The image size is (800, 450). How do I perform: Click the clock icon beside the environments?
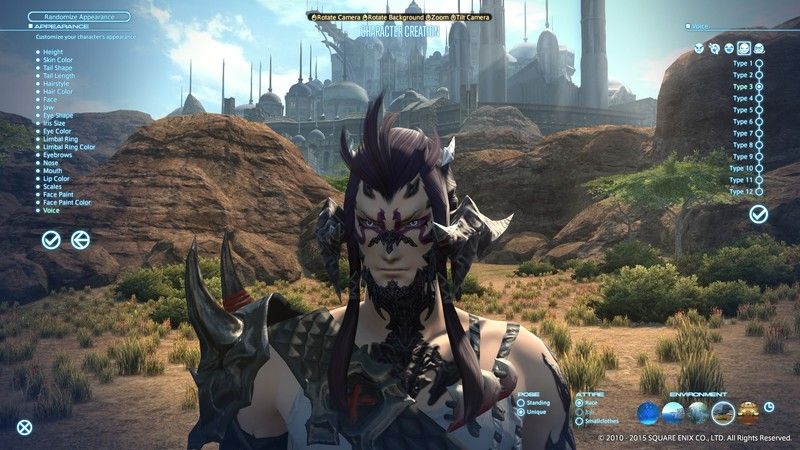click(769, 407)
